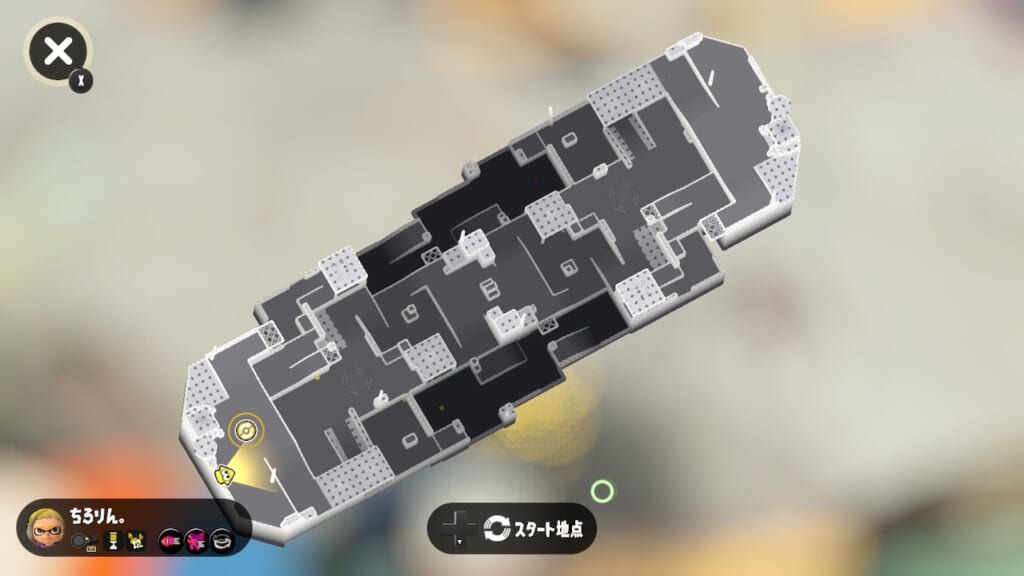Close the map with the X button

(x=59, y=50)
